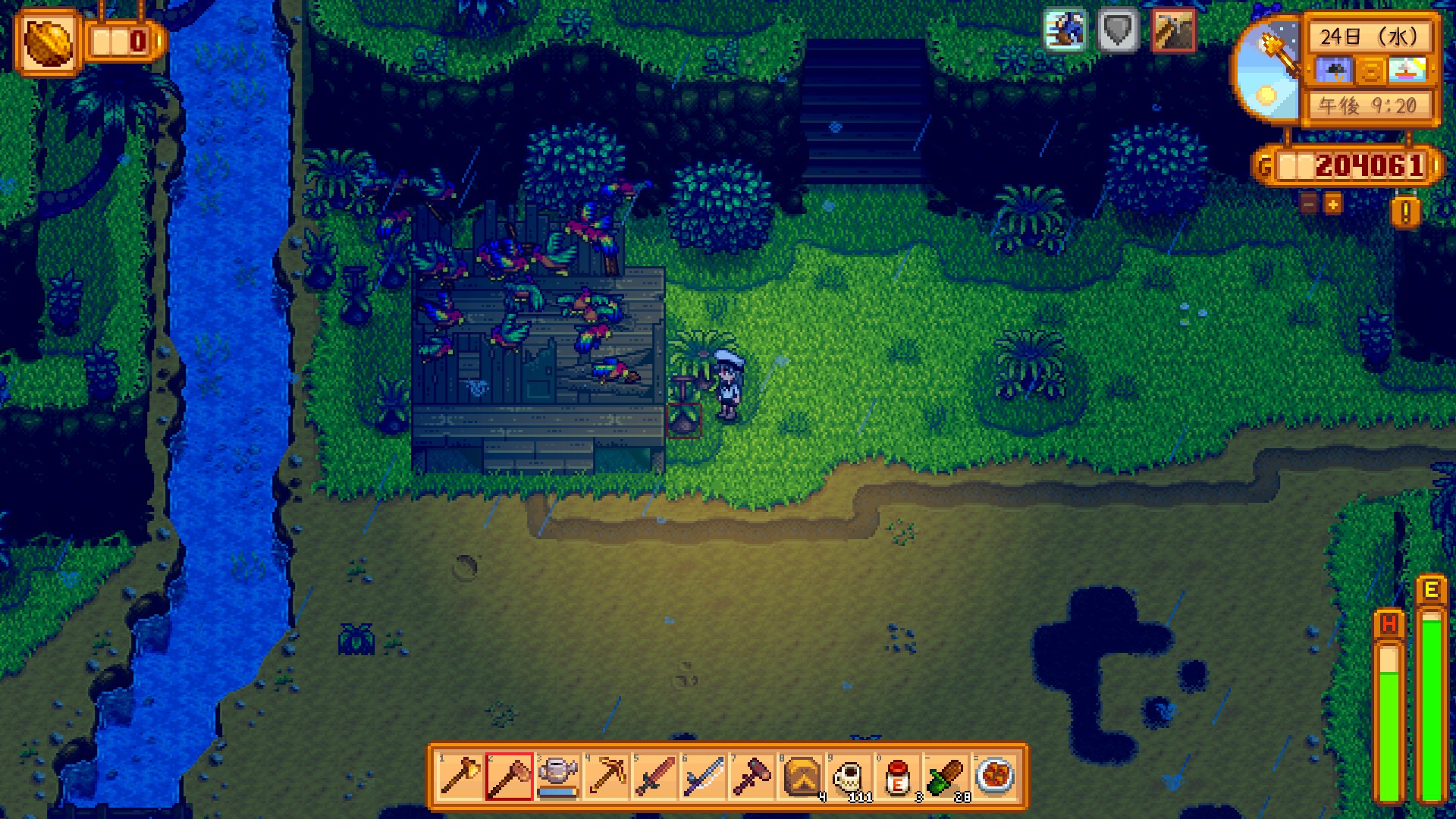Open the journal with the exclamation icon
Screen dimensions: 1456x819
[x=1405, y=213]
